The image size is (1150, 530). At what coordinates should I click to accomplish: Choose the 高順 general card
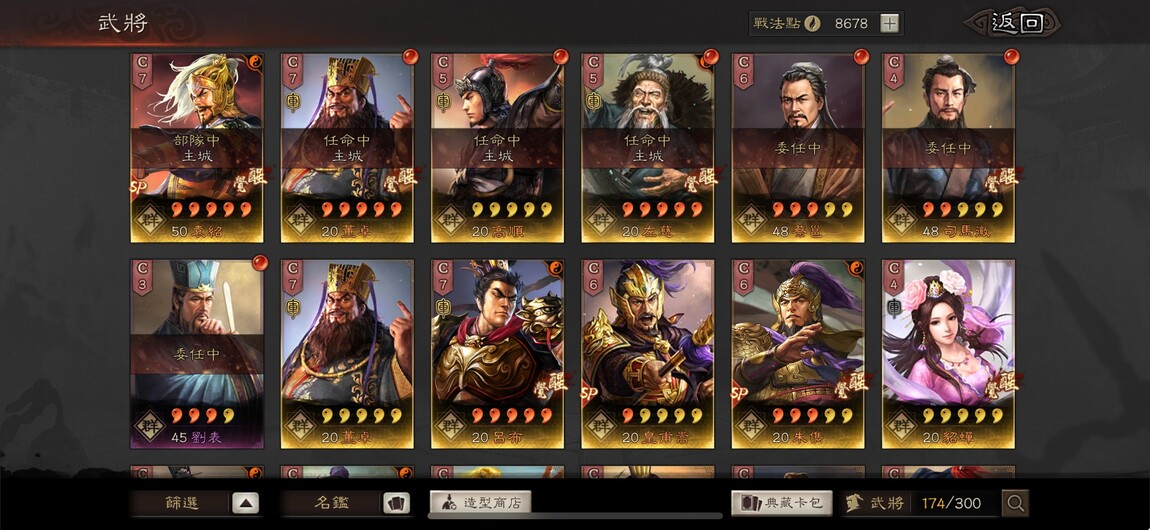(x=497, y=147)
